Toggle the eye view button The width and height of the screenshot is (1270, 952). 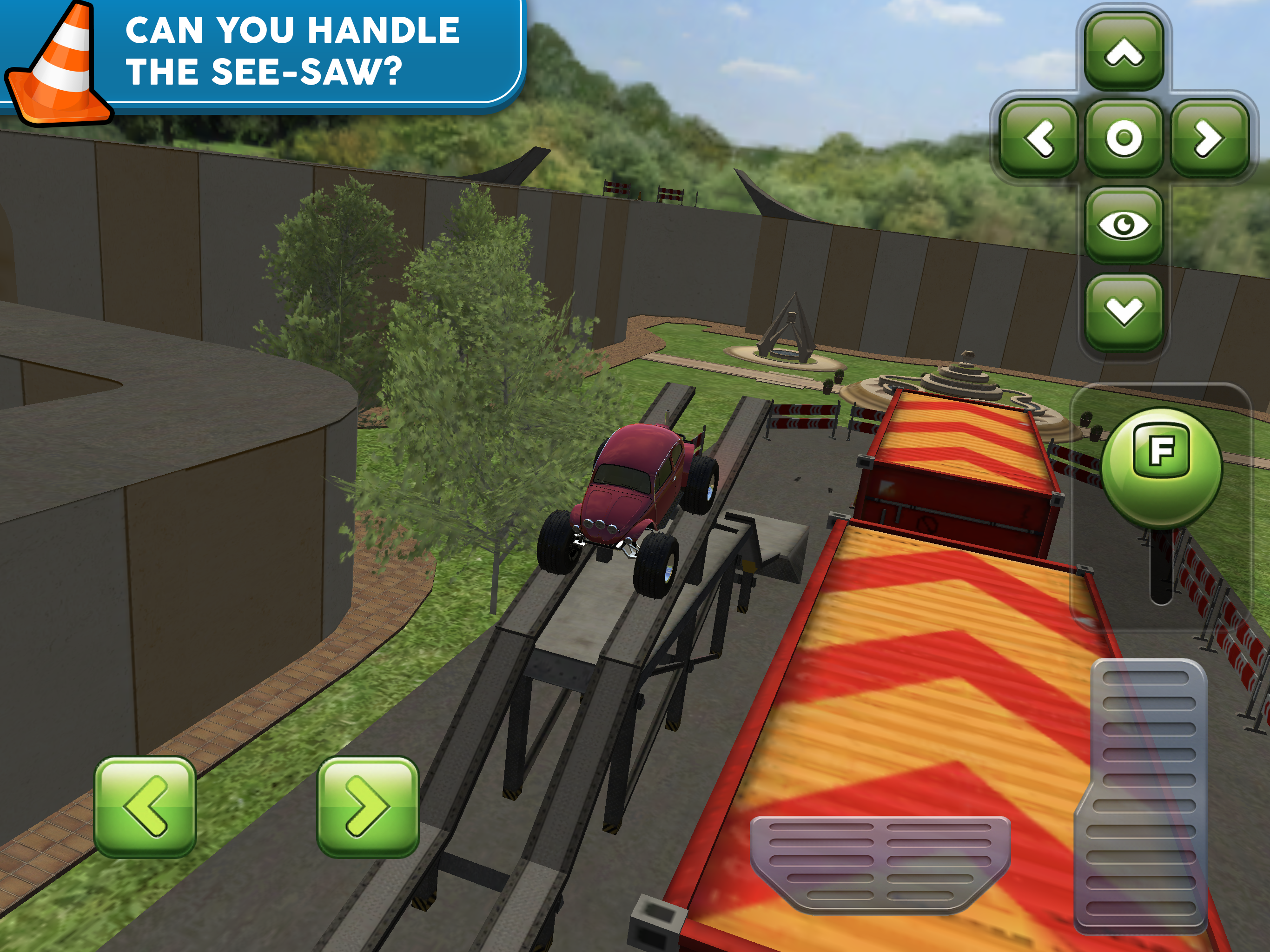(1124, 225)
